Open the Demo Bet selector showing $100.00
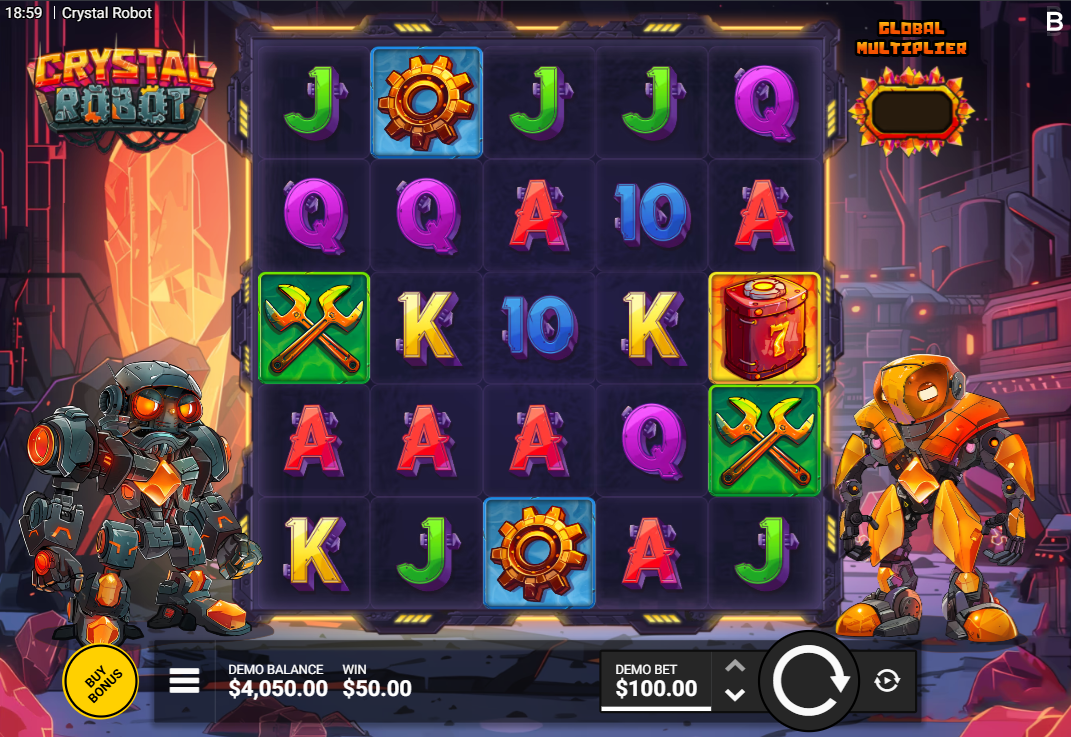This screenshot has height=737, width=1071. [656, 681]
